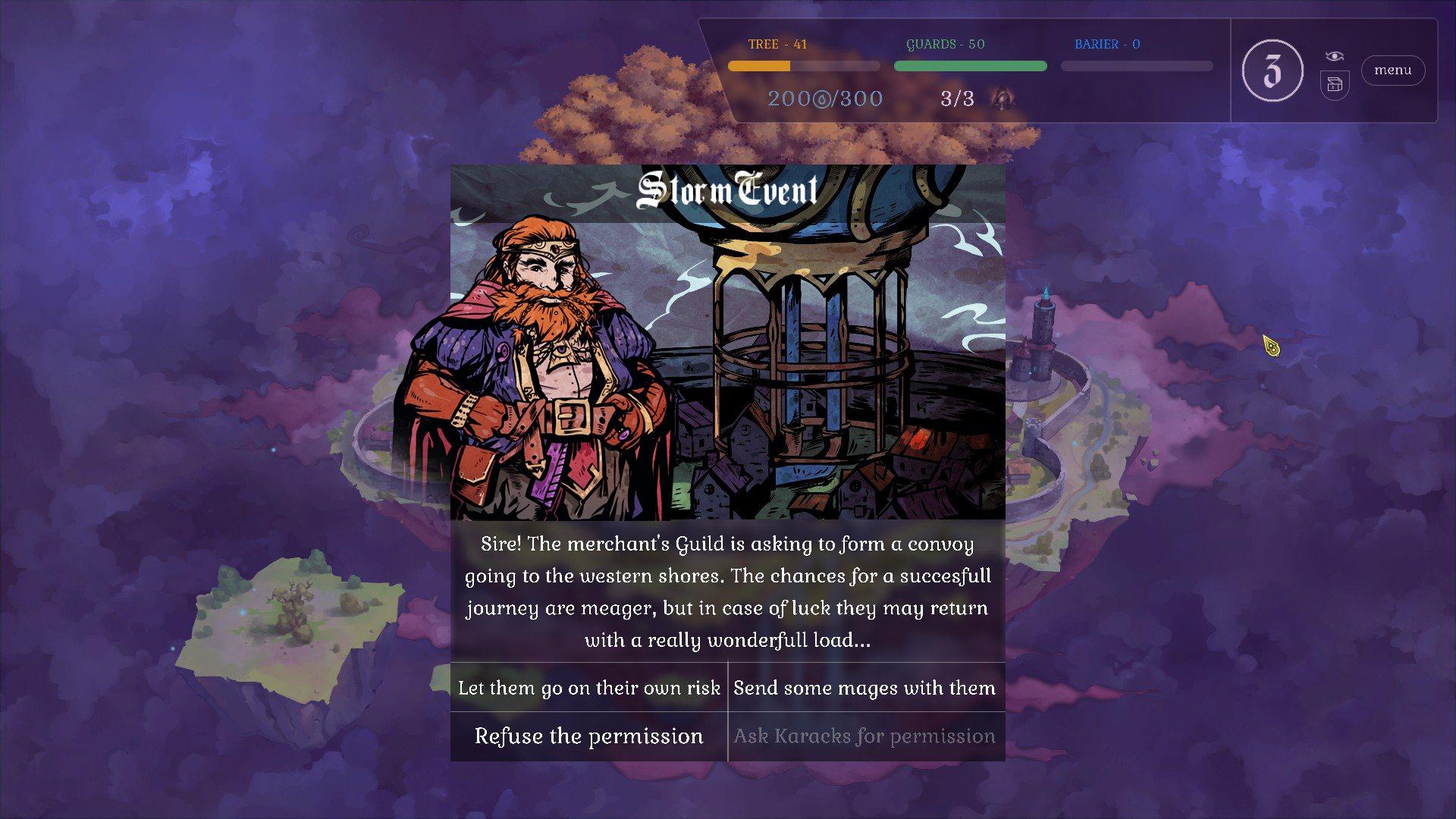
Task: Click the BARIER - 0 label
Action: coord(1108,44)
